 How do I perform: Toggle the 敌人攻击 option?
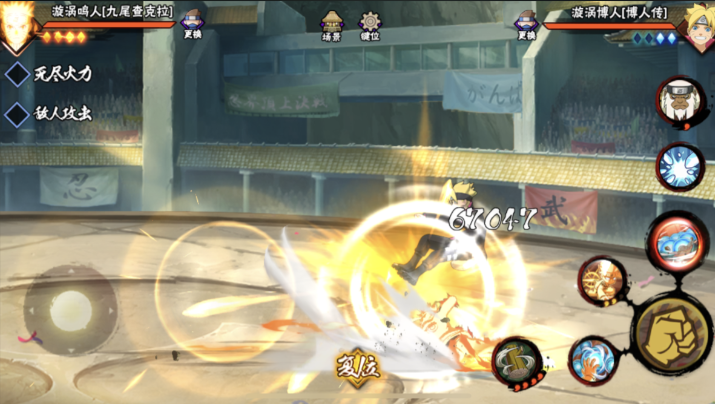point(17,113)
